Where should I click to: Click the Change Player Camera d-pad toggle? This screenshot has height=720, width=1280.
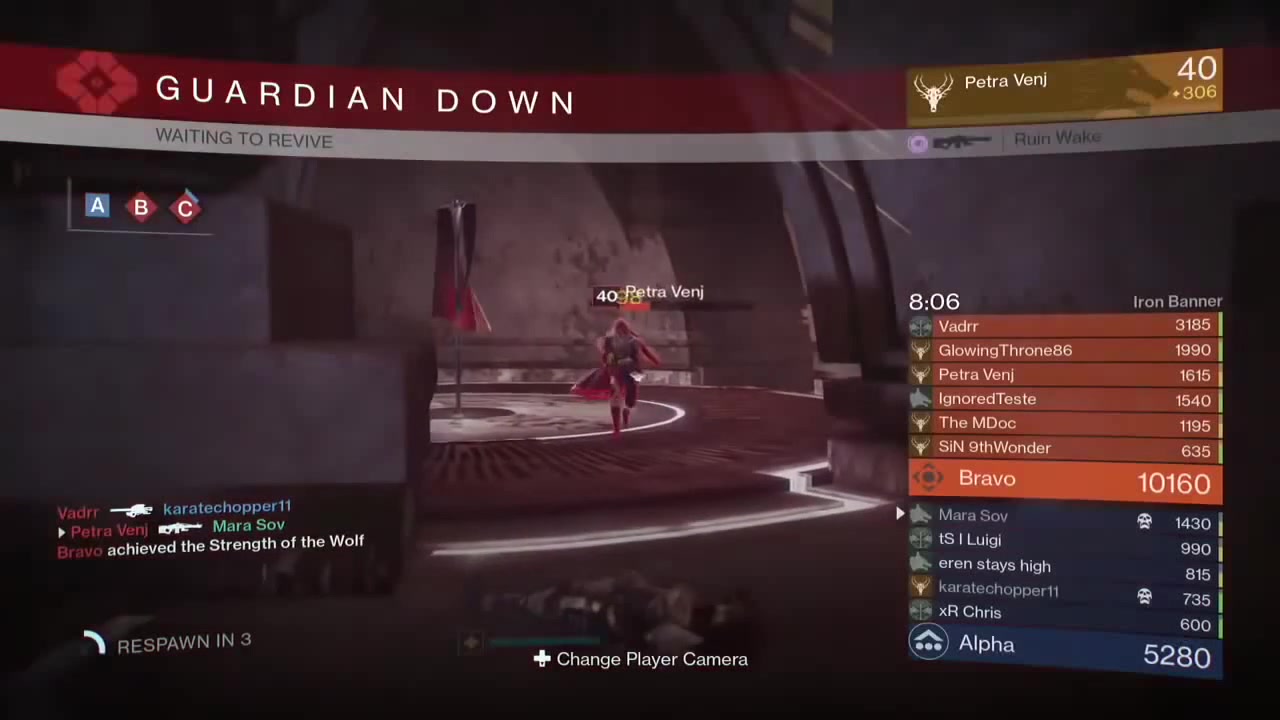(541, 659)
